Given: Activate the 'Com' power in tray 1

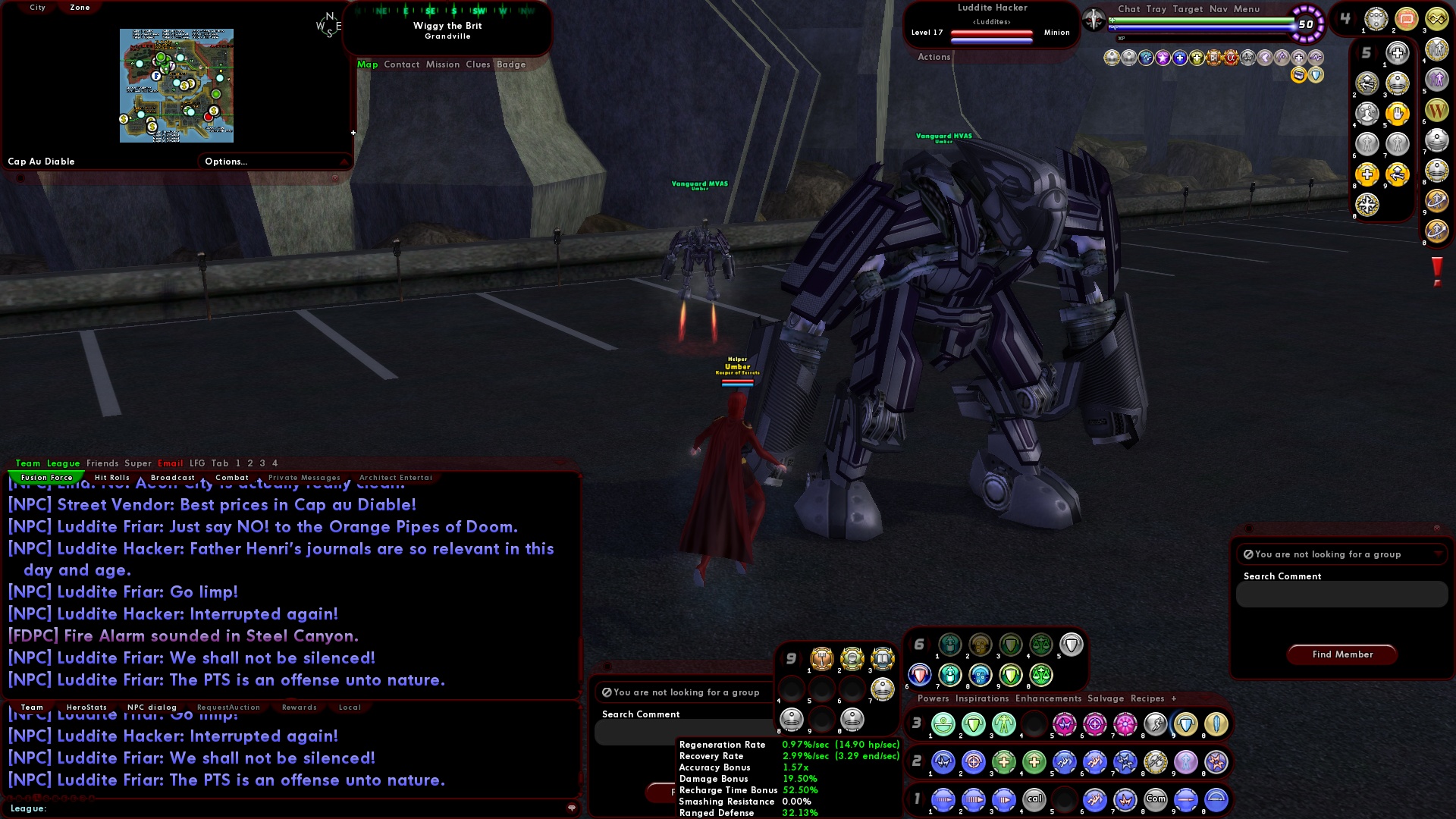Looking at the screenshot, I should [x=1156, y=800].
